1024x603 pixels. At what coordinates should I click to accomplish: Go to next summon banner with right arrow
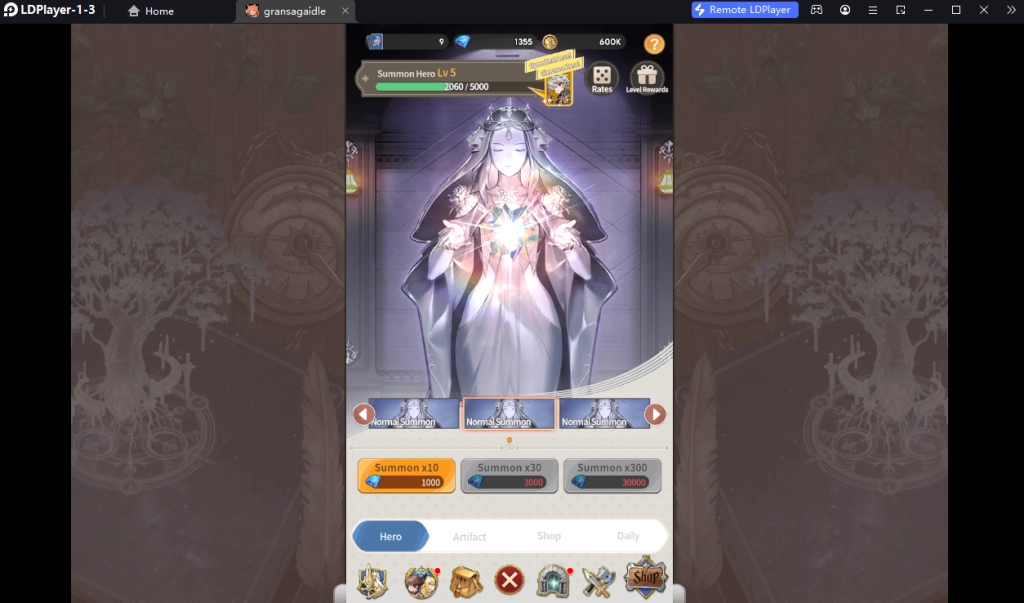pos(655,414)
